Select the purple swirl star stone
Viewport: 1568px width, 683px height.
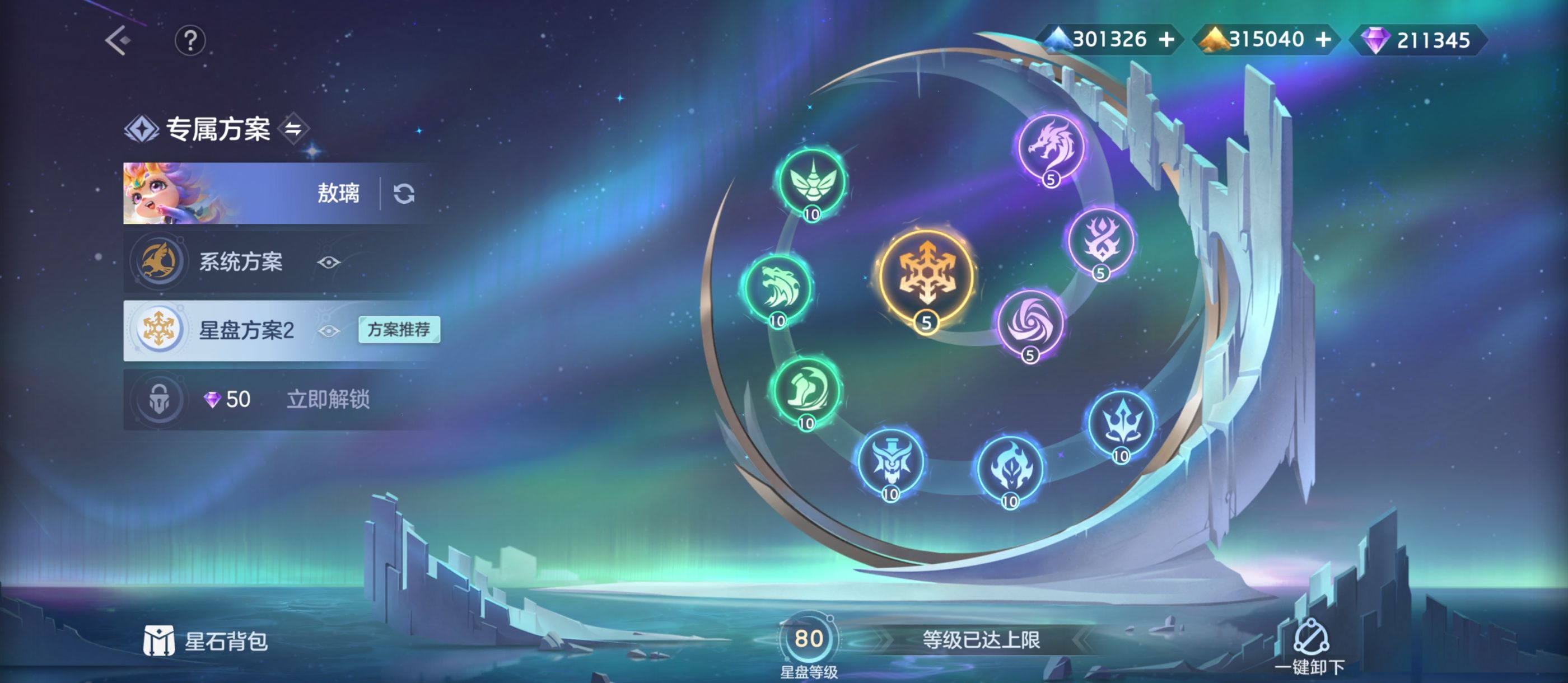1030,322
